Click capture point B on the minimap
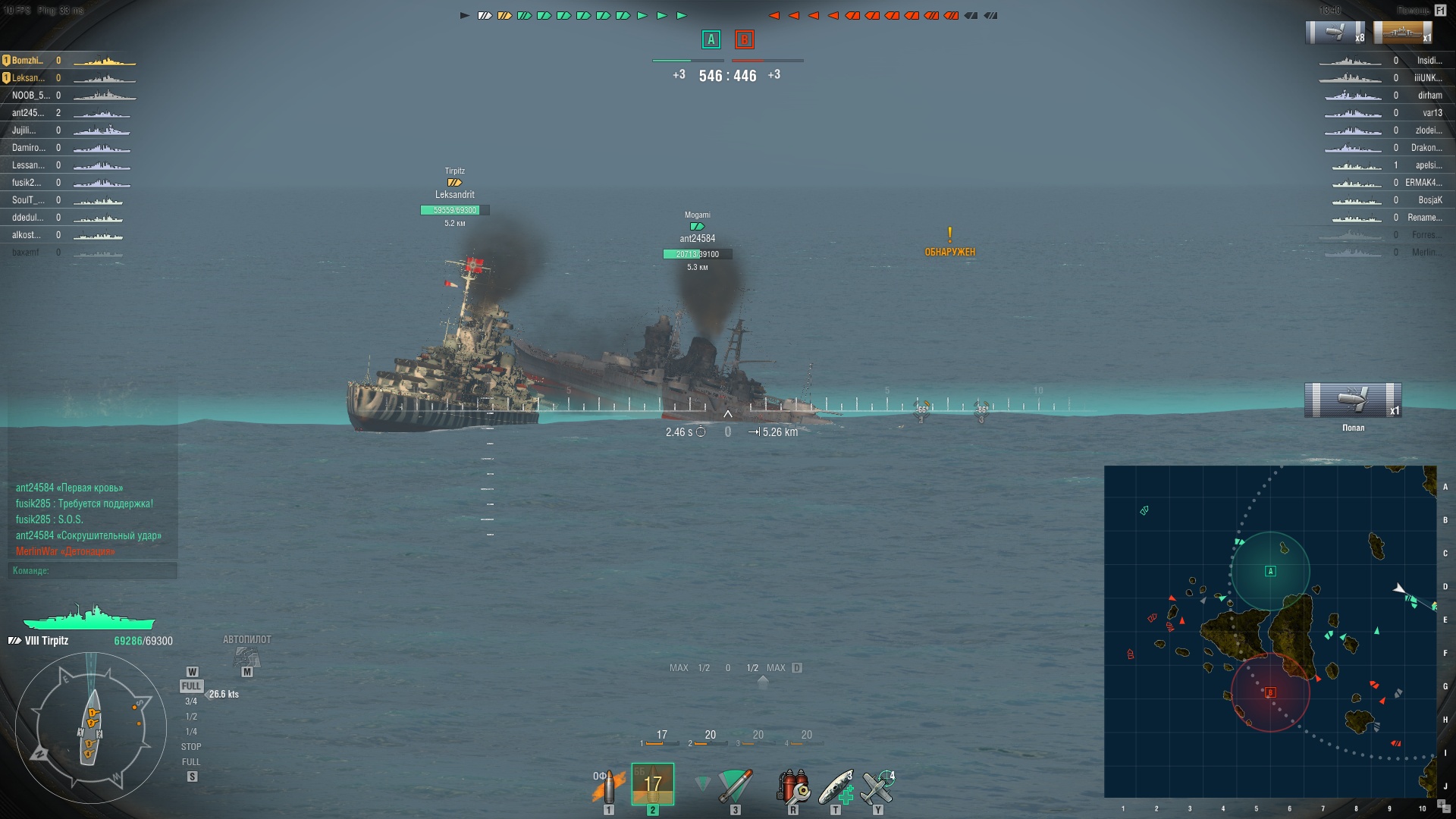Viewport: 1456px width, 819px height. tap(1270, 692)
